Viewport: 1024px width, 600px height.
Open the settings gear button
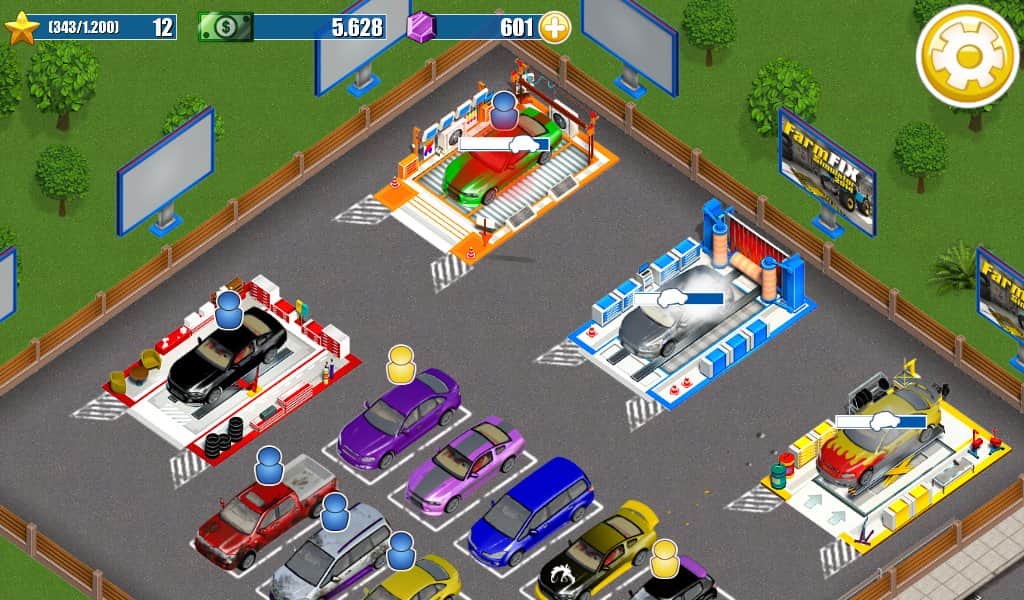[966, 56]
